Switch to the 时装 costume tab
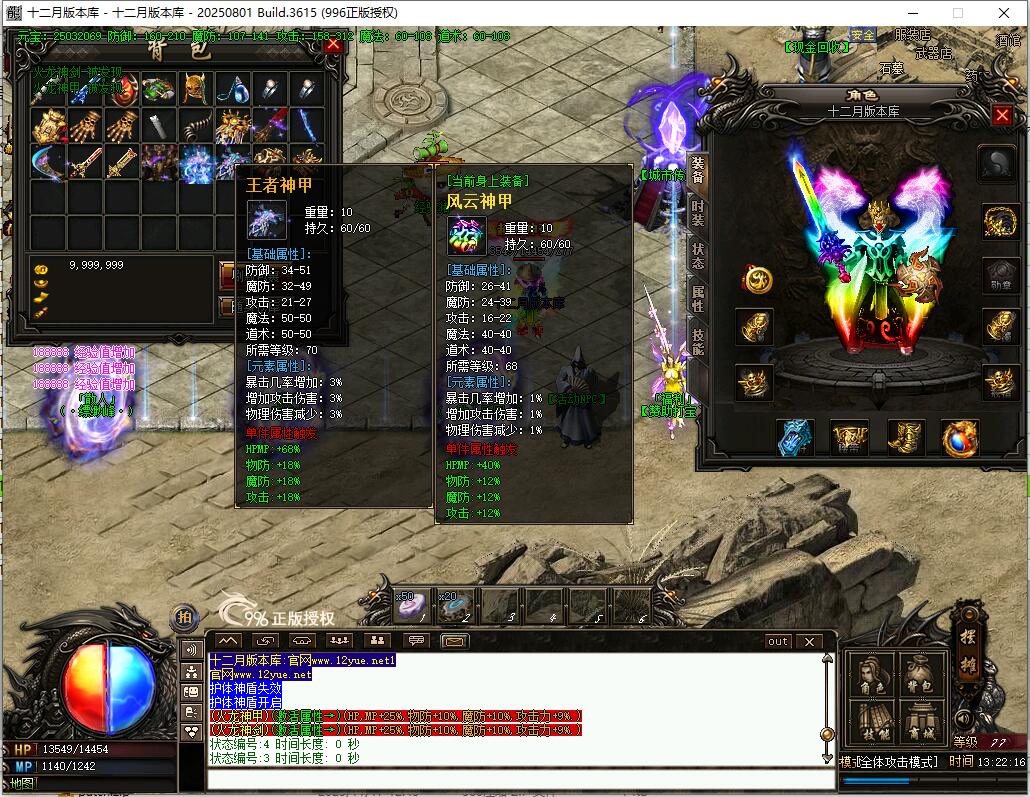The width and height of the screenshot is (1030, 797). pyautogui.click(x=698, y=211)
